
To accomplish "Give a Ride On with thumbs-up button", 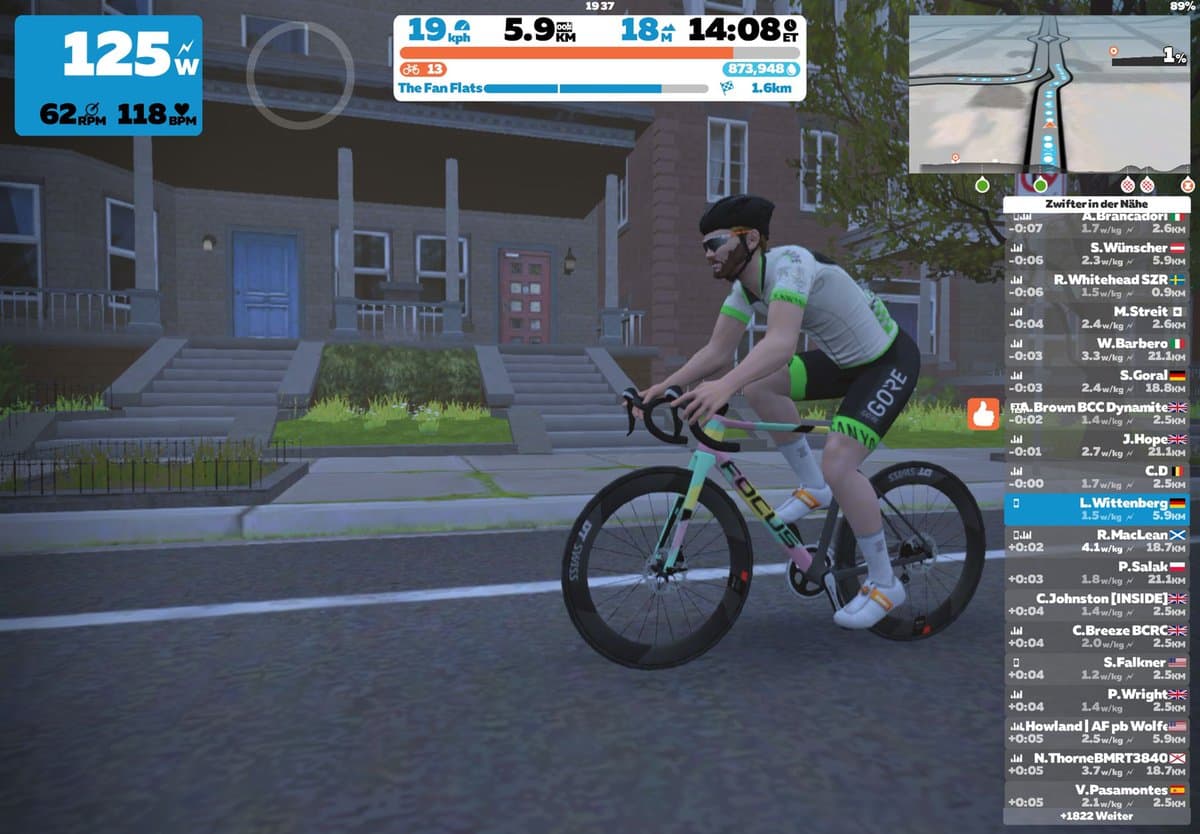I will (x=984, y=414).
